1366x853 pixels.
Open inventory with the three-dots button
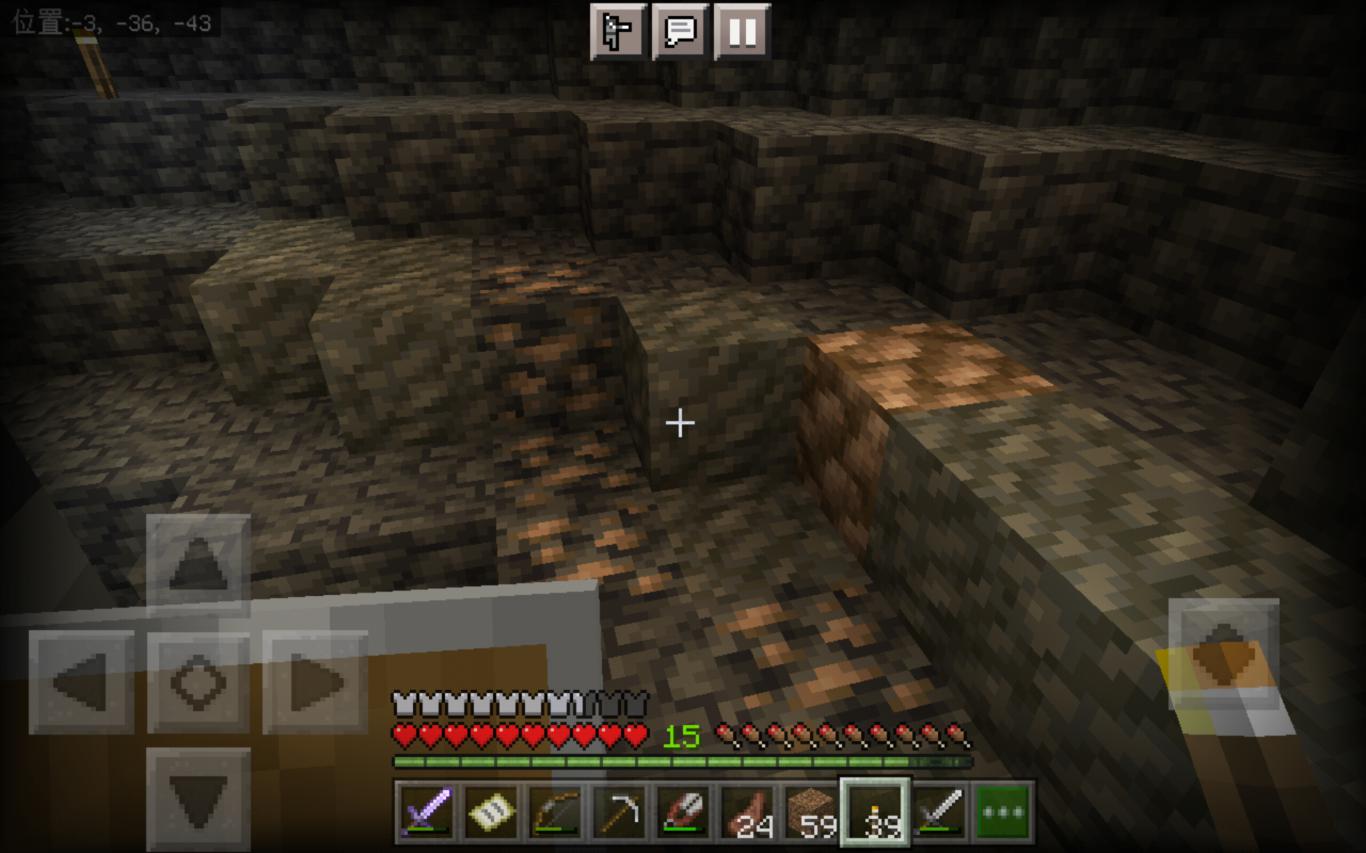coord(1003,811)
